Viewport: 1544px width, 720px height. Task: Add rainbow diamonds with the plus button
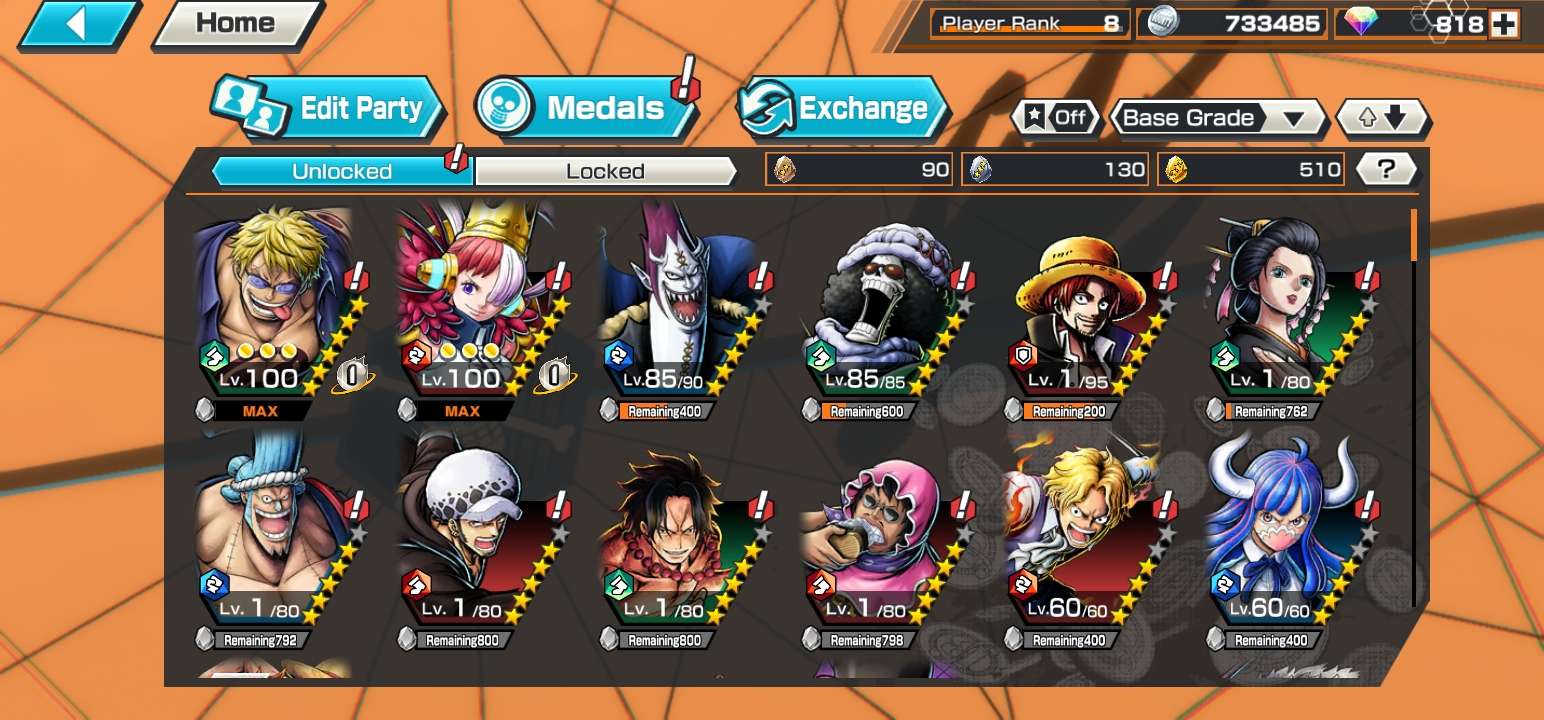tap(1504, 24)
